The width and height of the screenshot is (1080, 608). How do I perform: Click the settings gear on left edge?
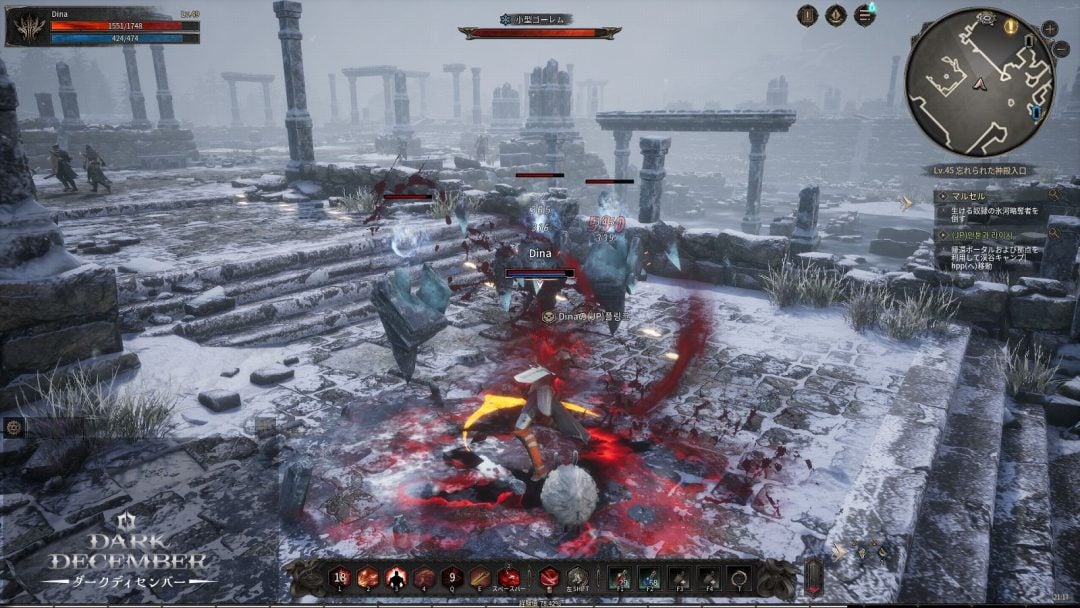(14, 427)
